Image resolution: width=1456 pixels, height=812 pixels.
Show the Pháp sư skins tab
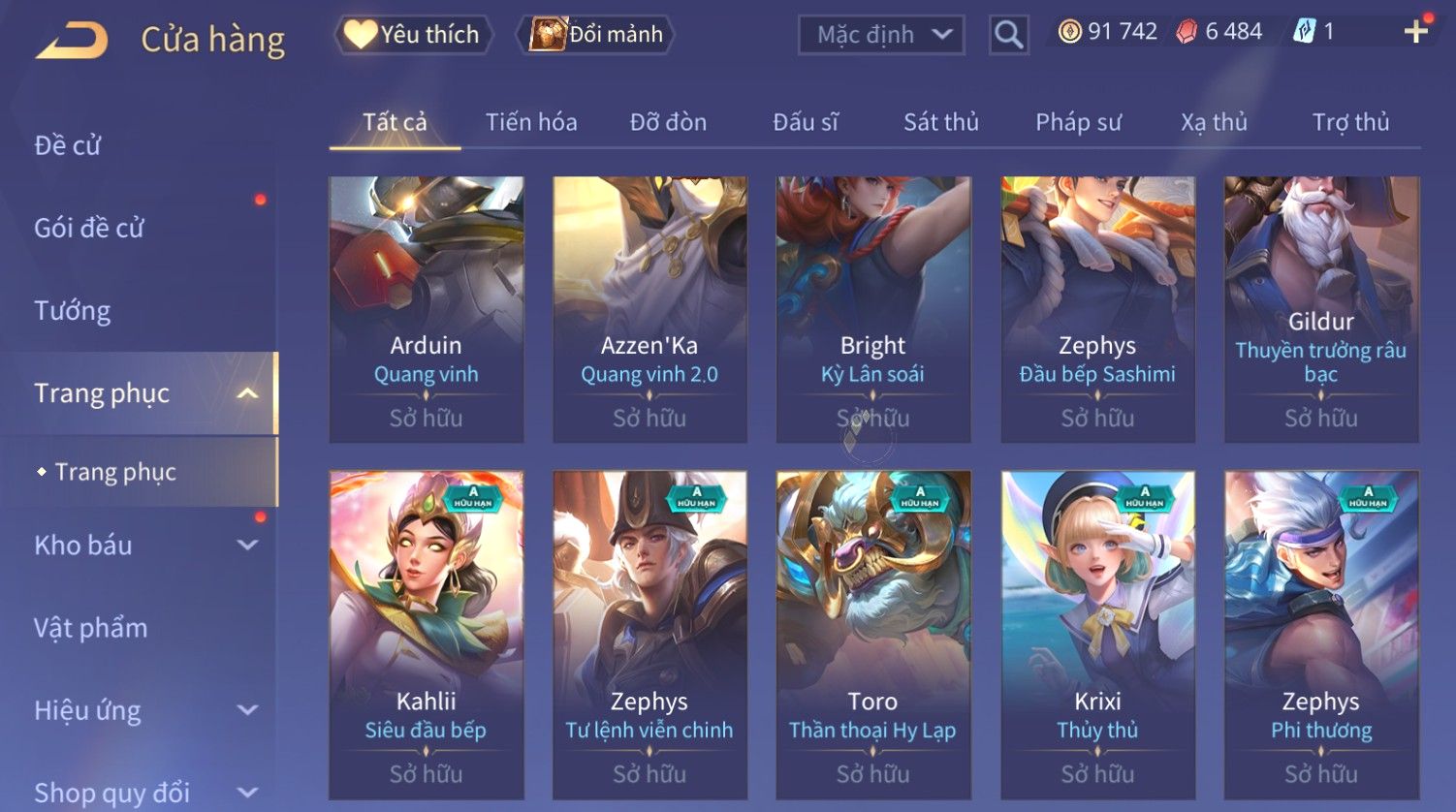click(x=1078, y=122)
